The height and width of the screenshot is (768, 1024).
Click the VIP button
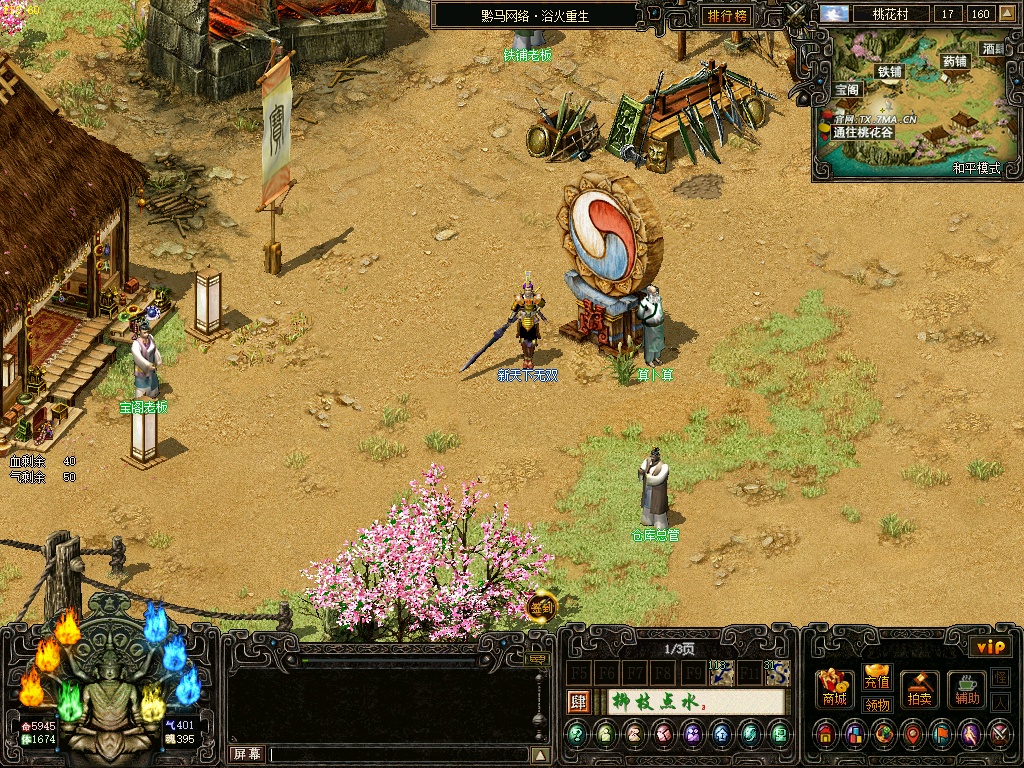click(x=991, y=647)
